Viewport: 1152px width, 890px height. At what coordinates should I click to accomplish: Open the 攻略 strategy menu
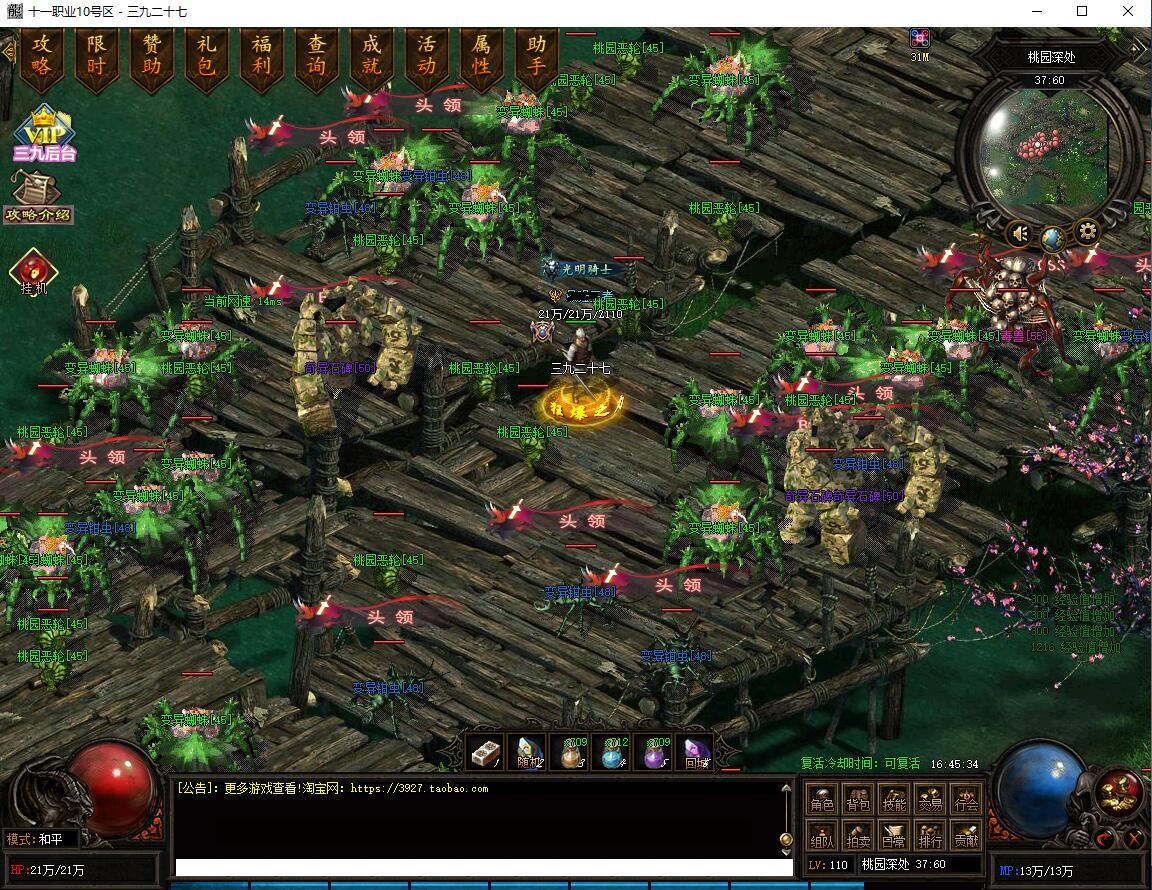click(x=42, y=56)
